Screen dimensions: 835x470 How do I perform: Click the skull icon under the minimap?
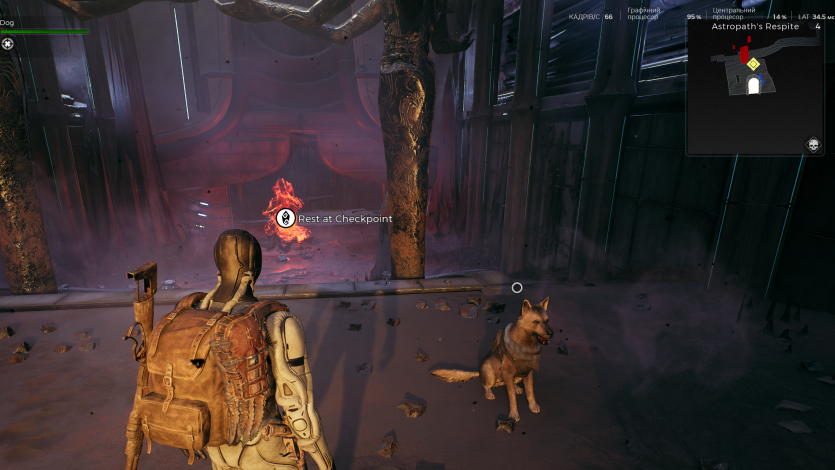point(814,146)
